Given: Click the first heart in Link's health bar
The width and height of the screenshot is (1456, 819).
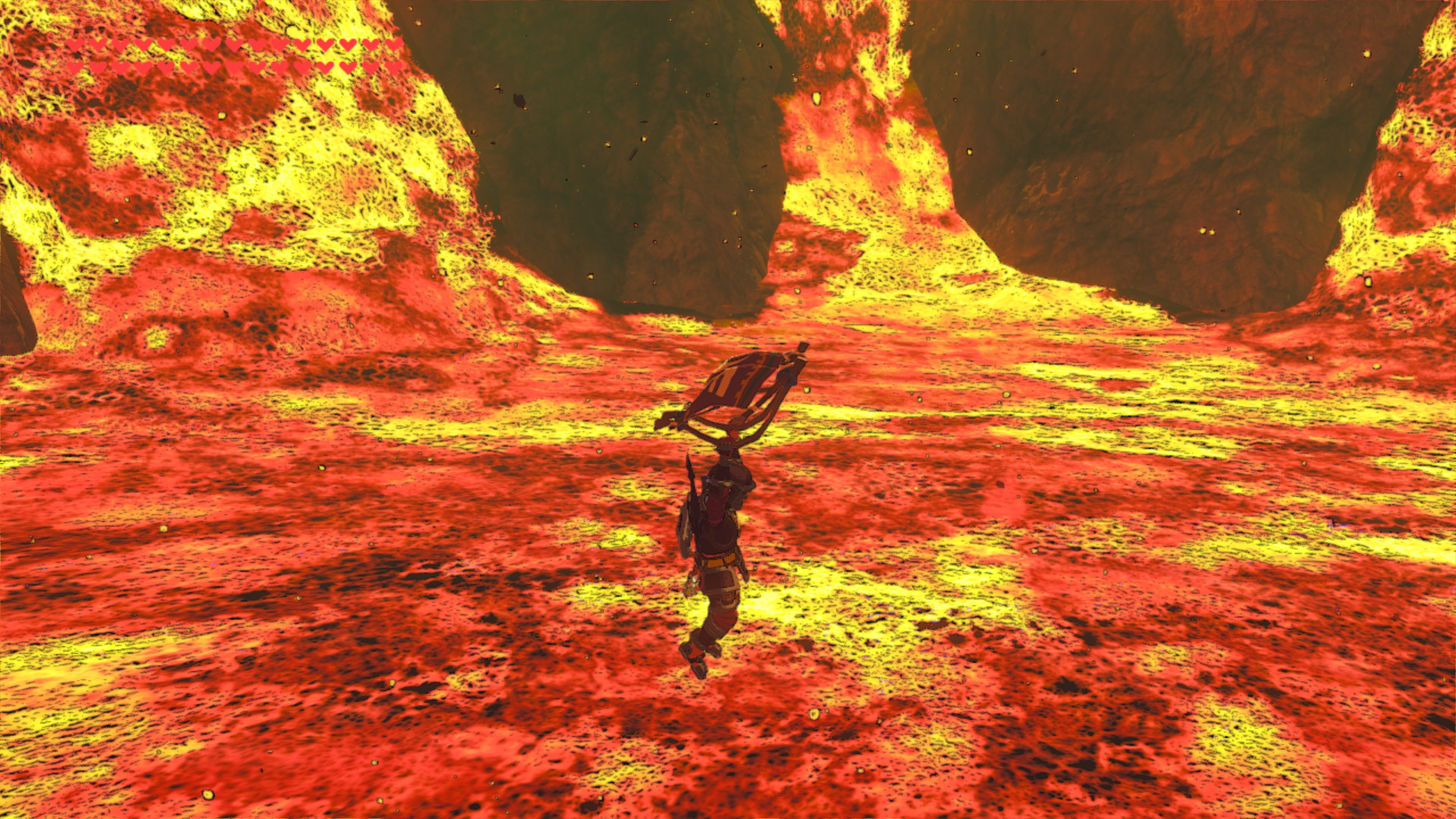Looking at the screenshot, I should (74, 45).
